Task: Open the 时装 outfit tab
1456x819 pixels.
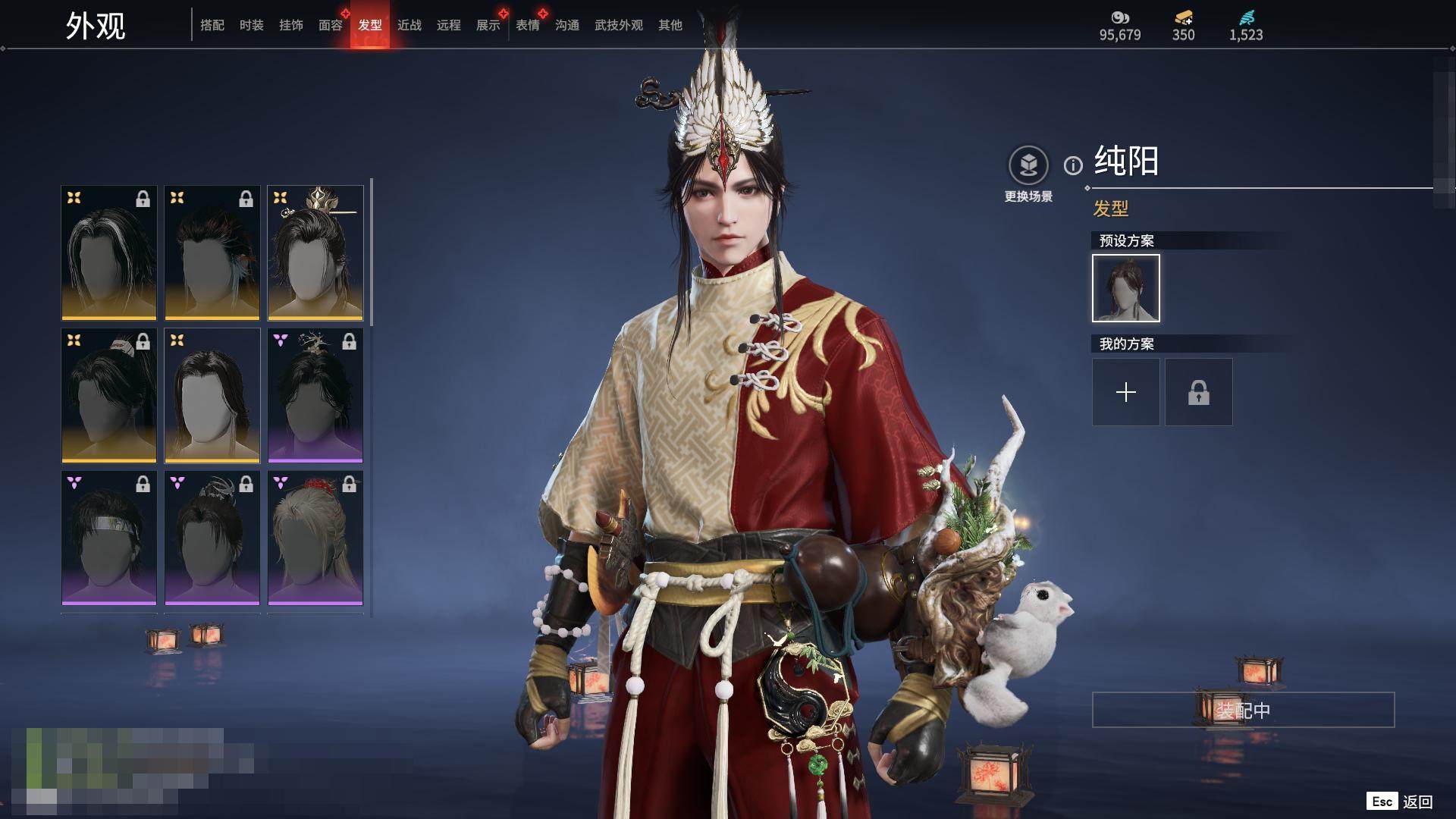Action: click(x=252, y=25)
